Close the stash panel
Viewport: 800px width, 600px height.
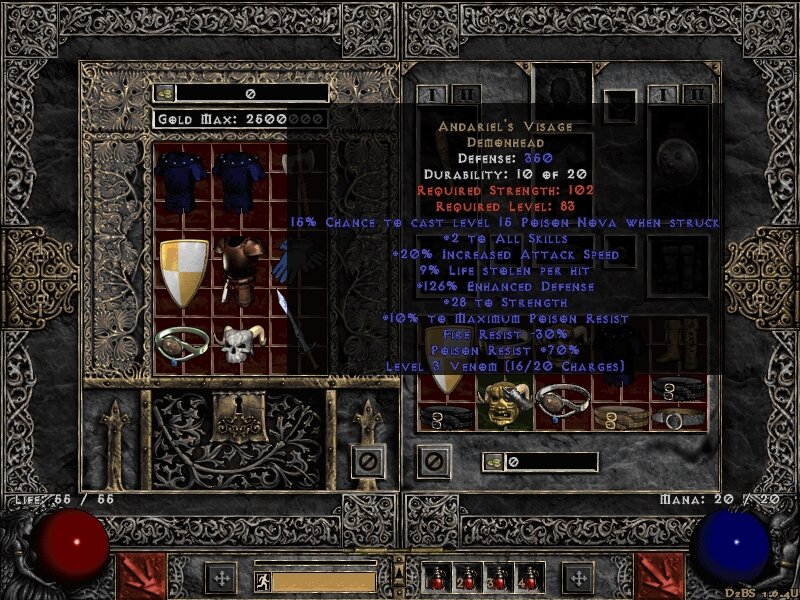(x=368, y=460)
